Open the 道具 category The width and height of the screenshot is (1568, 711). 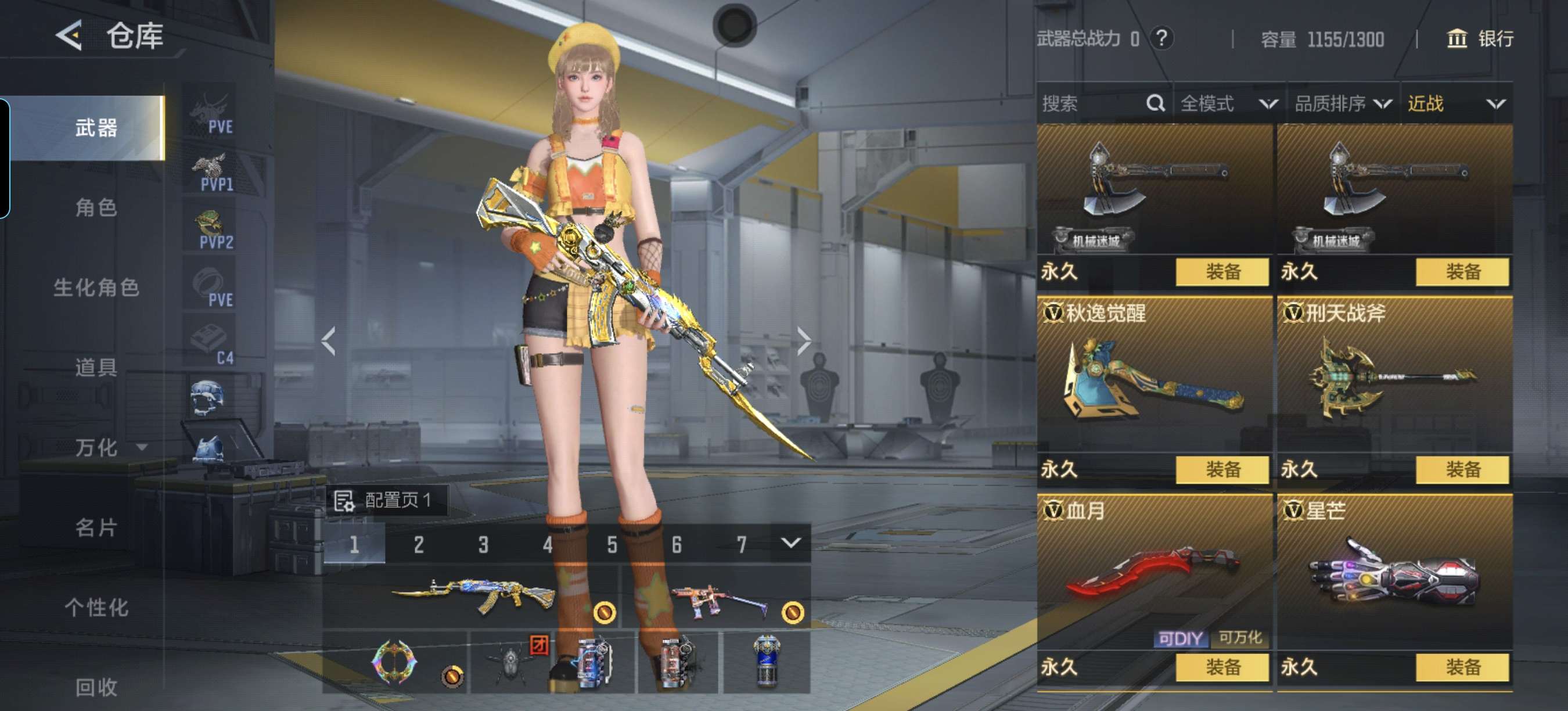point(96,367)
